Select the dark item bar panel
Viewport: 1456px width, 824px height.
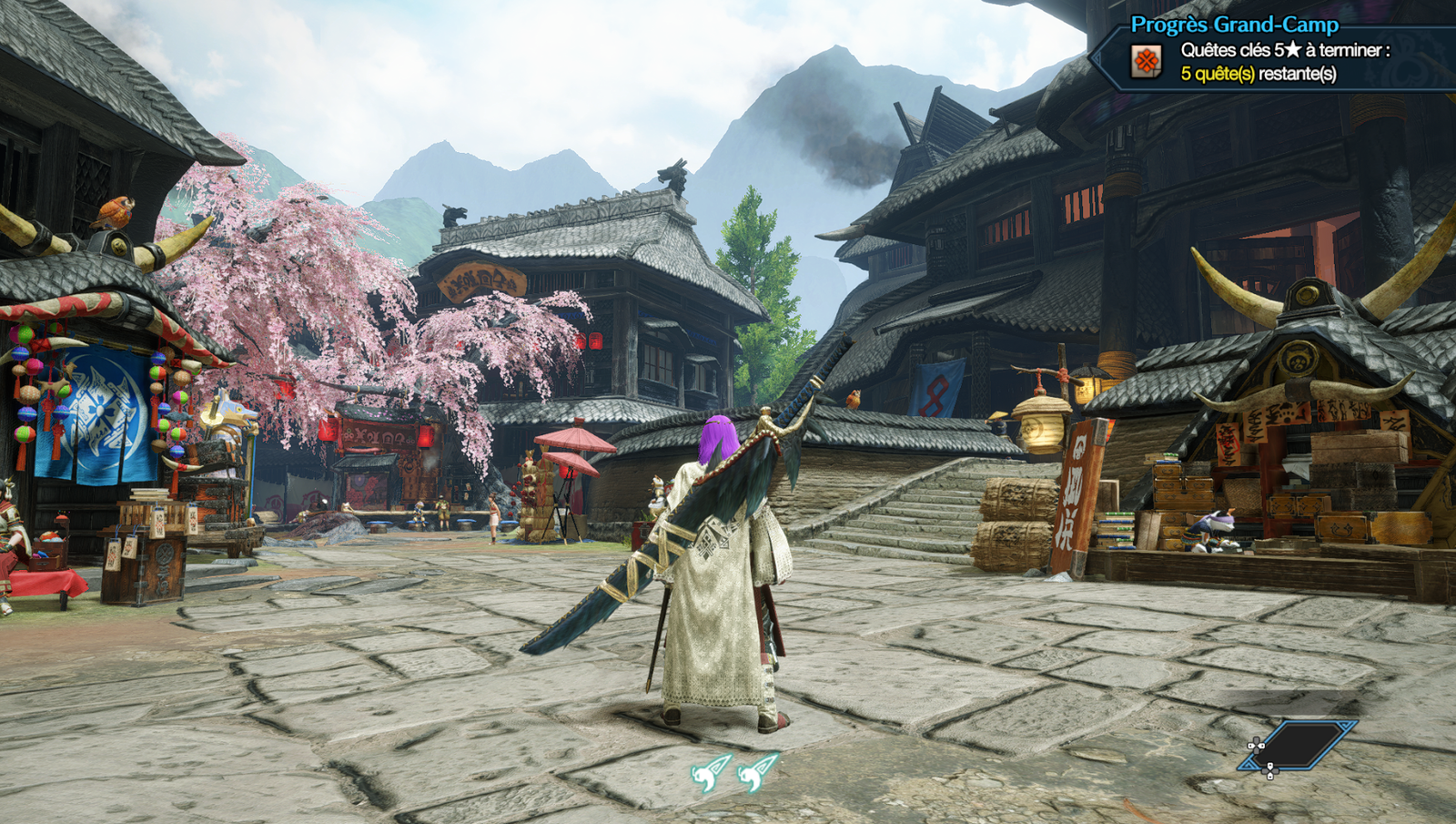coord(1301,745)
